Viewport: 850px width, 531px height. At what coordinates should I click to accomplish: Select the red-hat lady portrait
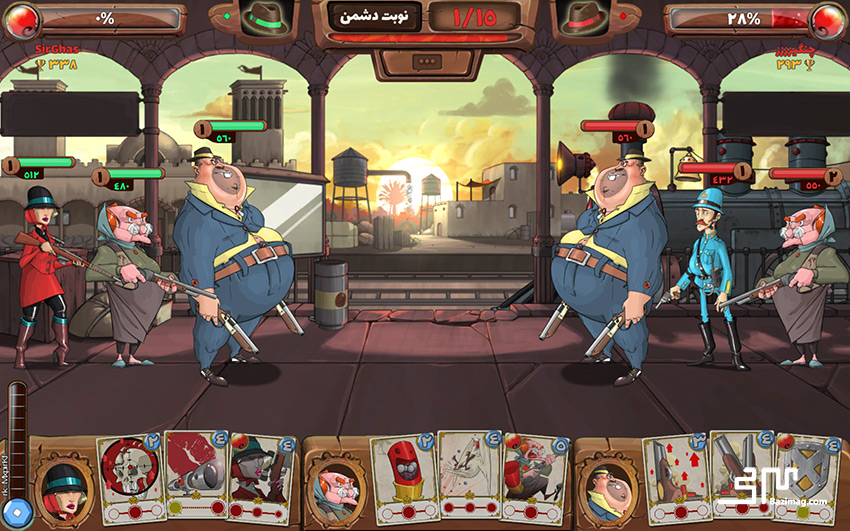tap(62, 486)
